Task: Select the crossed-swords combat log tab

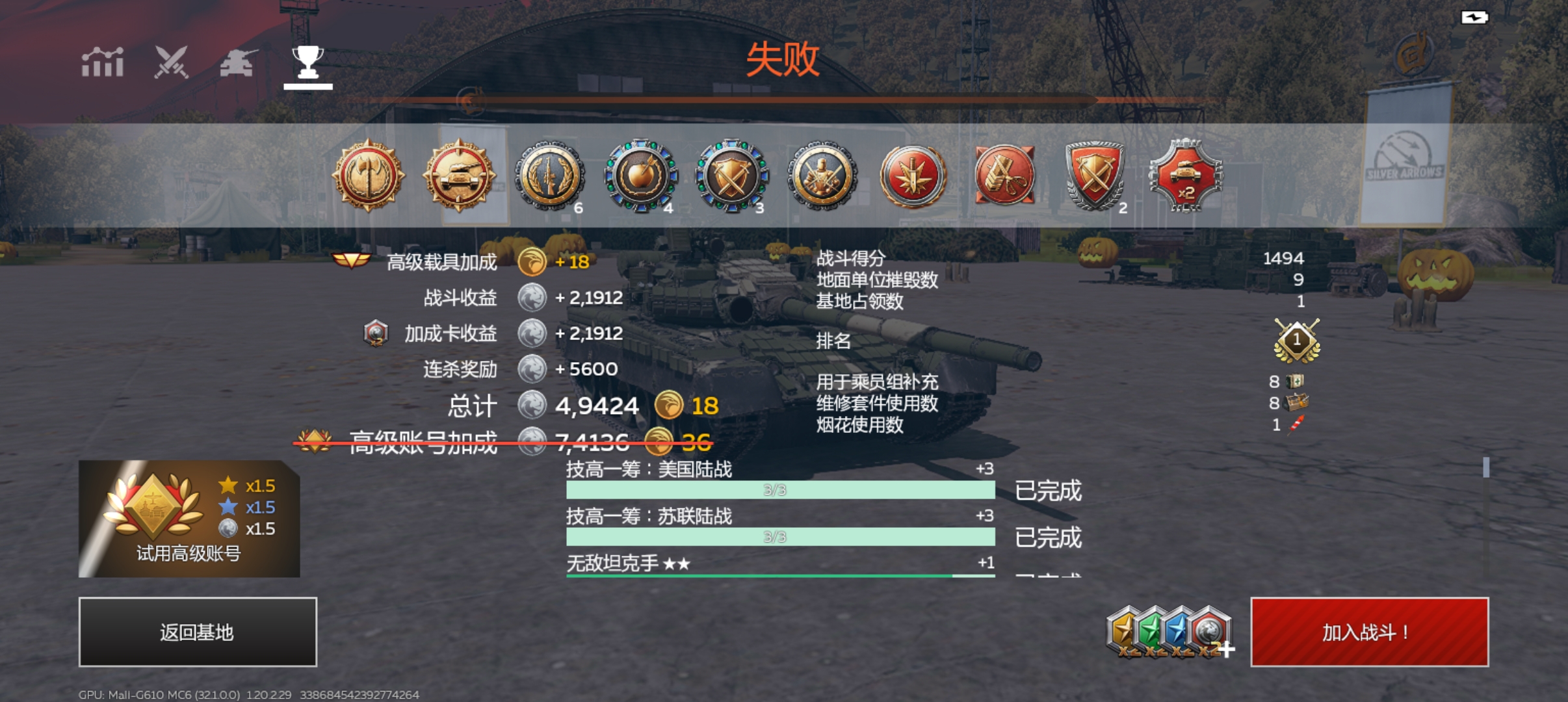Action: (170, 64)
